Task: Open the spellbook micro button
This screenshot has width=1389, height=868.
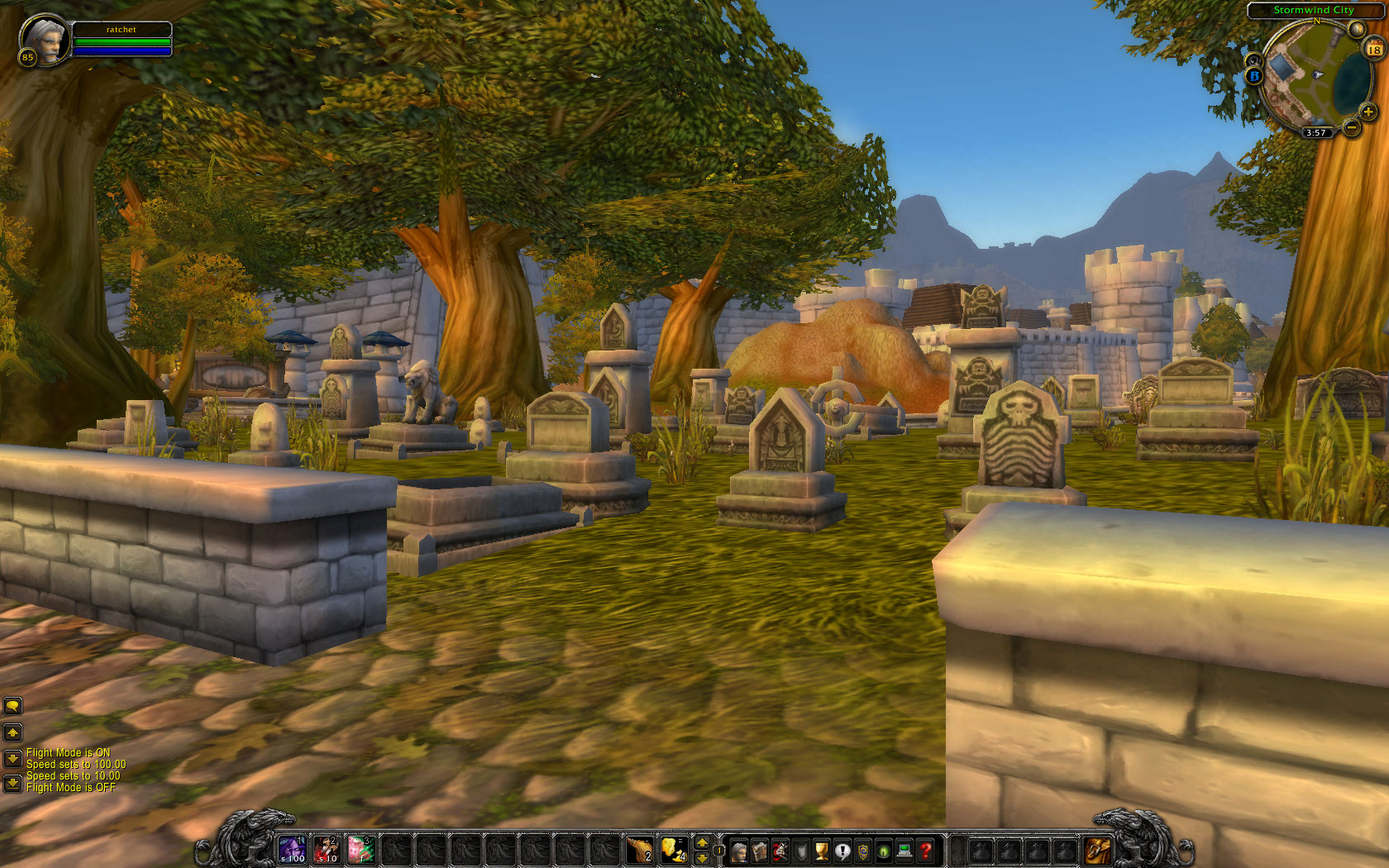Action: [759, 851]
